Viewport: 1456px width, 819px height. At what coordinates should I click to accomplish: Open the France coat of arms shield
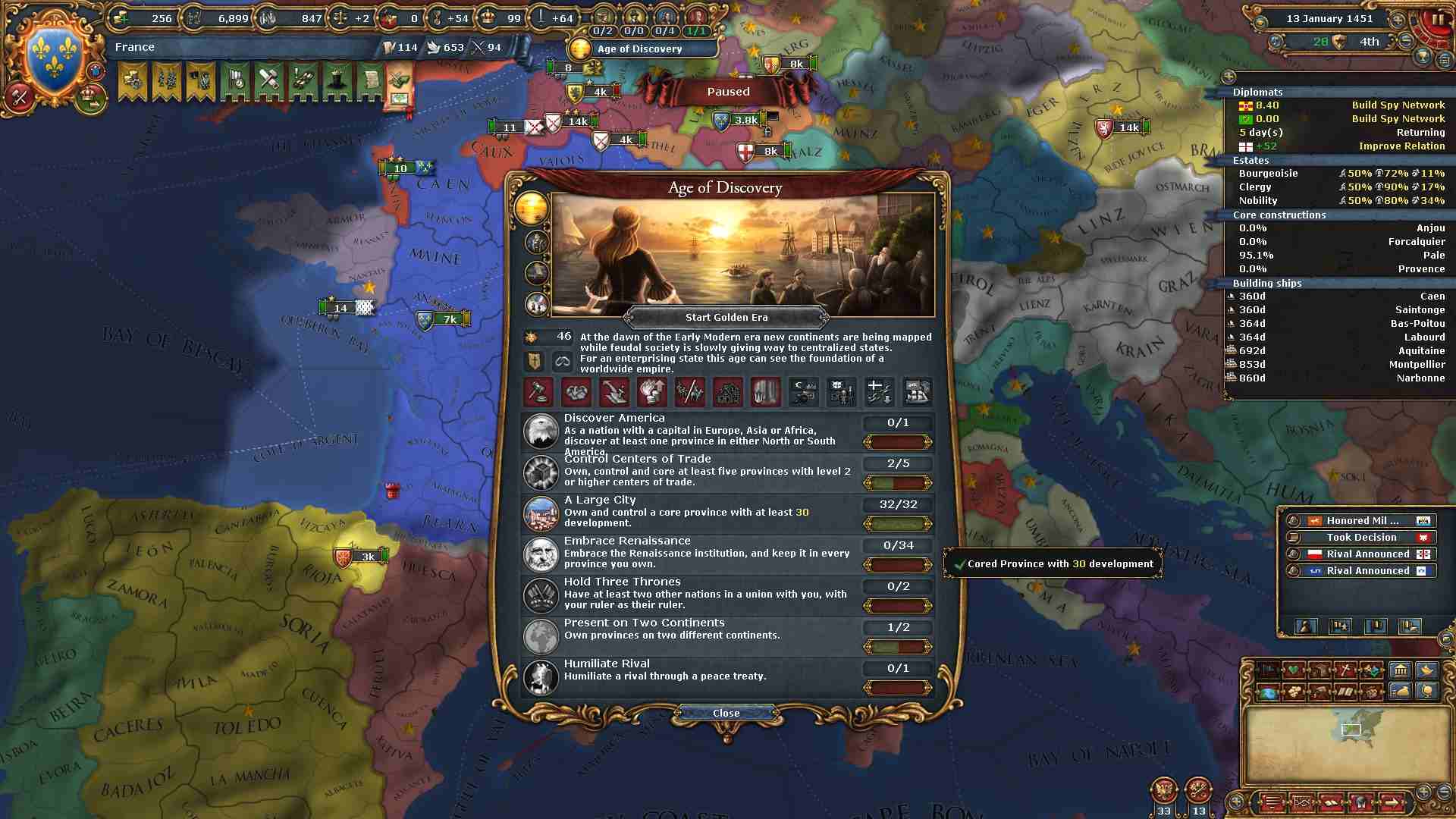coord(54,57)
